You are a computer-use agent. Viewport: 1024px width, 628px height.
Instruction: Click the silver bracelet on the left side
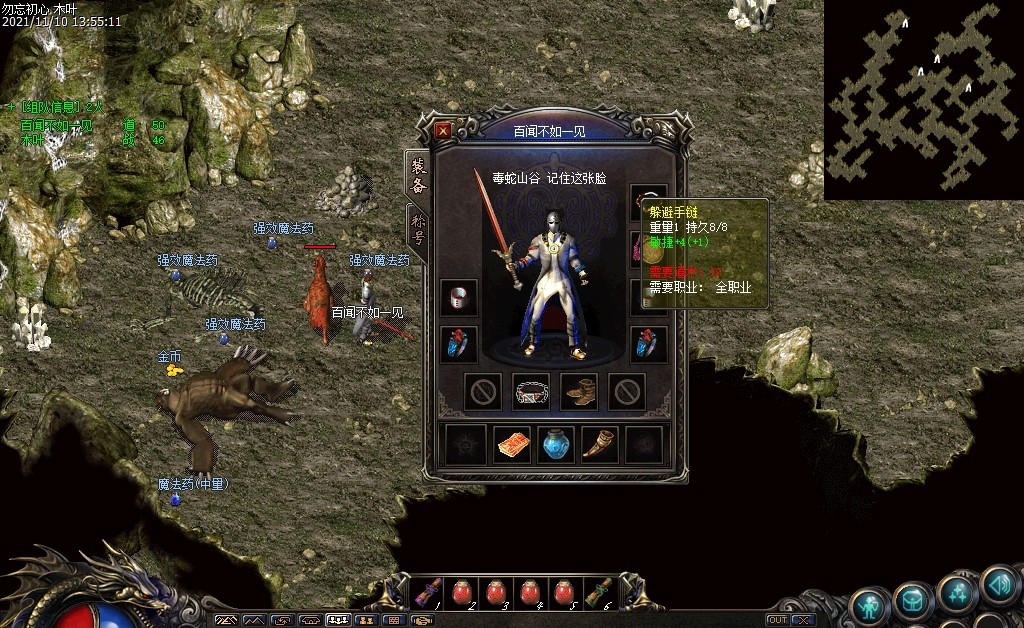(459, 298)
